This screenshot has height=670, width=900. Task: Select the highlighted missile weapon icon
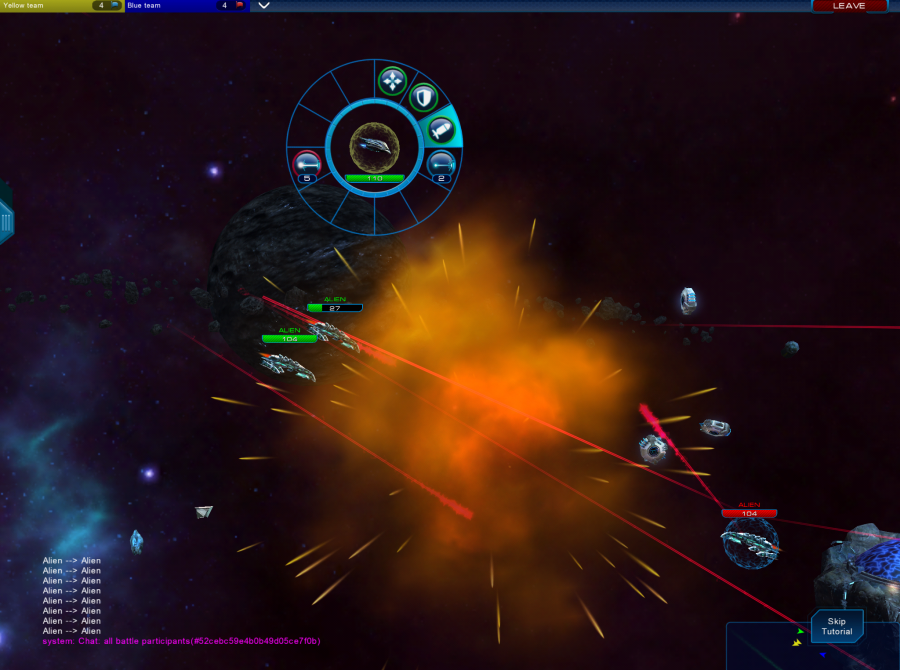(x=441, y=128)
